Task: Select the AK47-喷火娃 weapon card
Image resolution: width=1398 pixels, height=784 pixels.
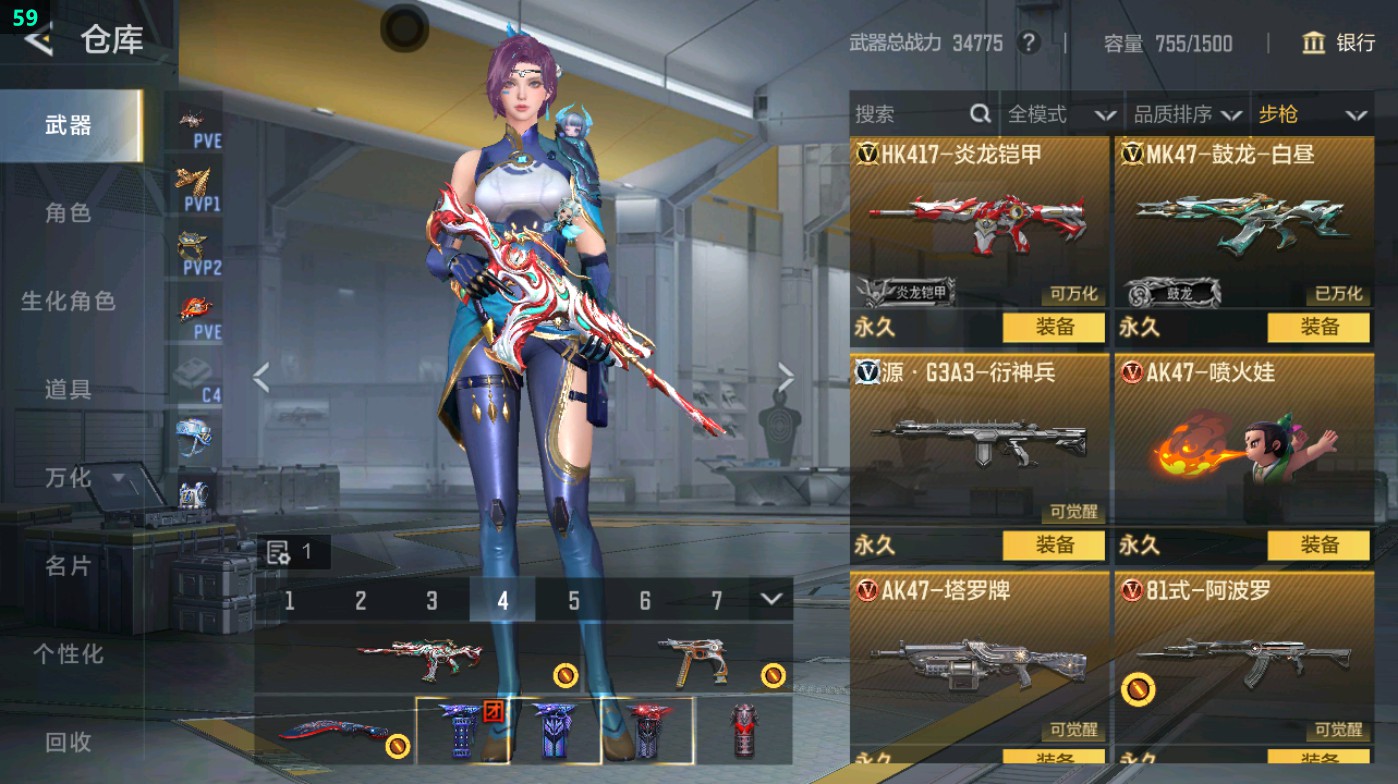Action: (1243, 450)
